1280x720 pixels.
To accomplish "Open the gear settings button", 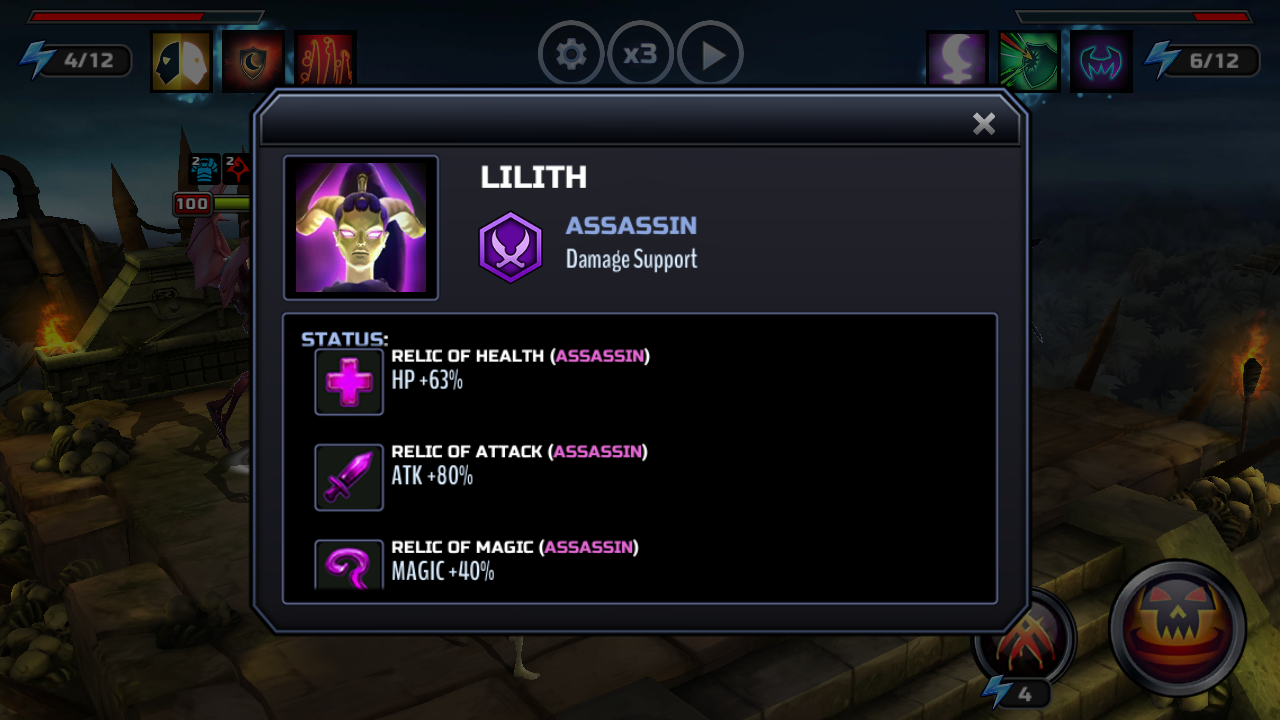I will point(571,54).
